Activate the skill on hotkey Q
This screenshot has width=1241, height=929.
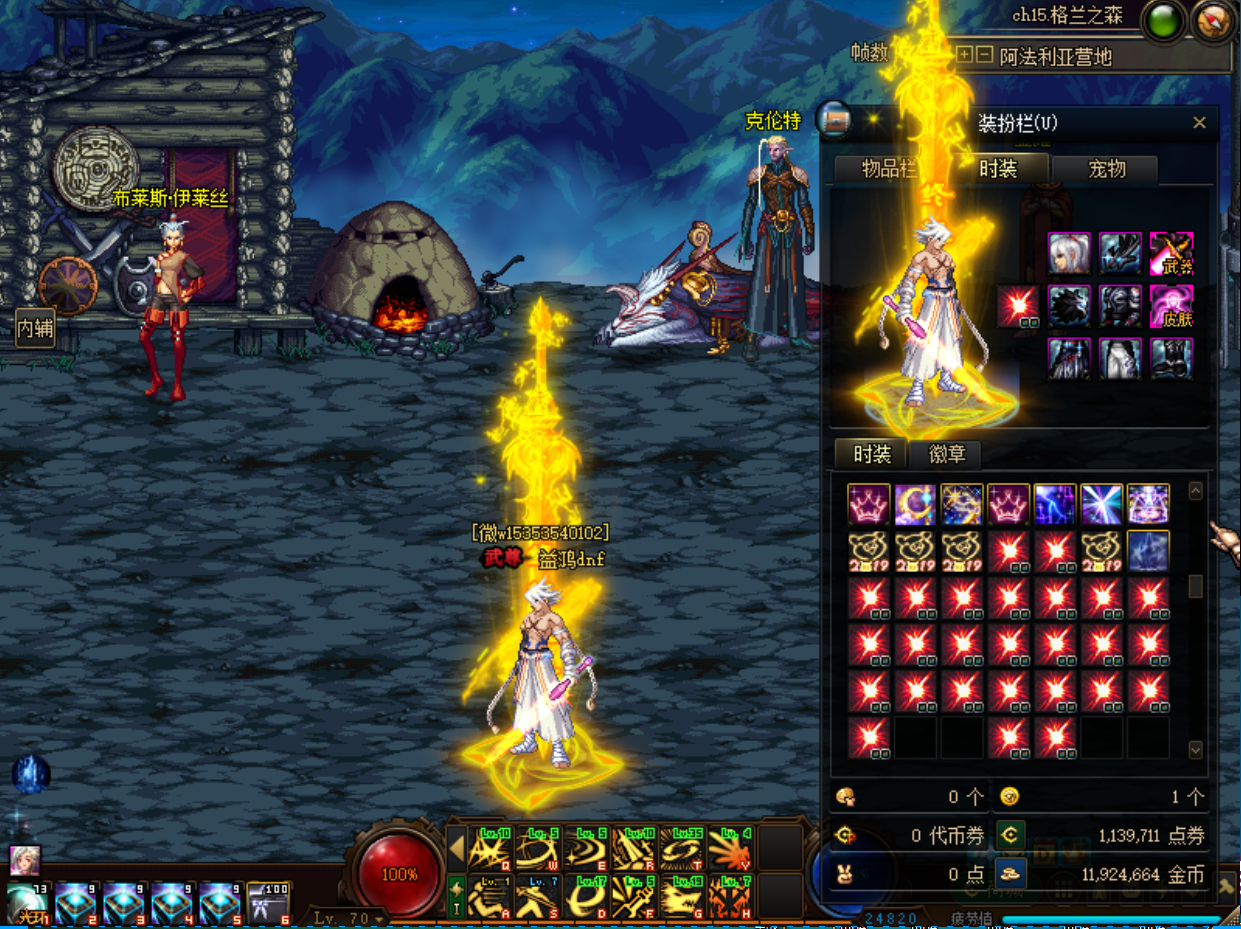490,849
